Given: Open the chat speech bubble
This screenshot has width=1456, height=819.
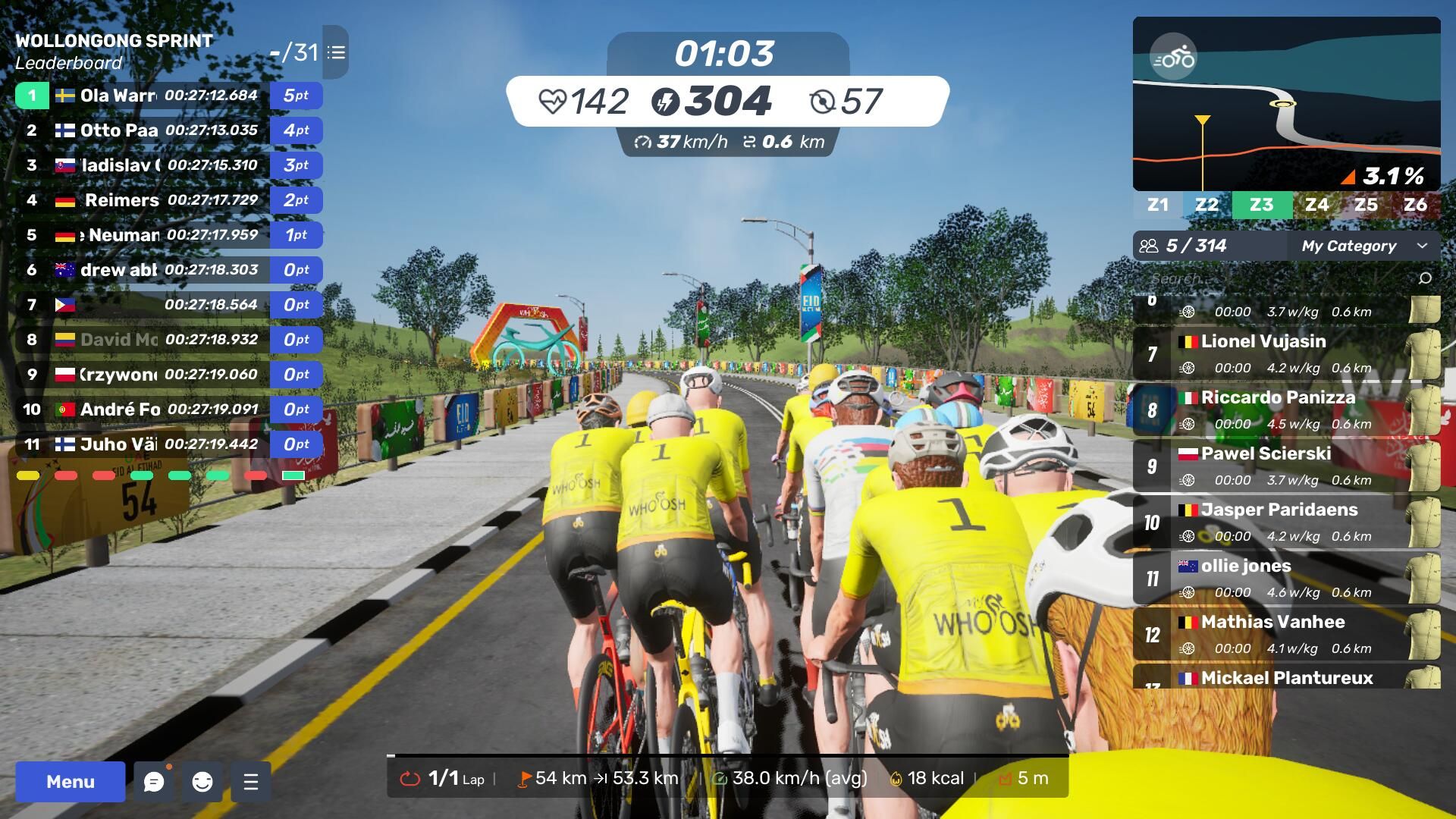Looking at the screenshot, I should point(154,782).
